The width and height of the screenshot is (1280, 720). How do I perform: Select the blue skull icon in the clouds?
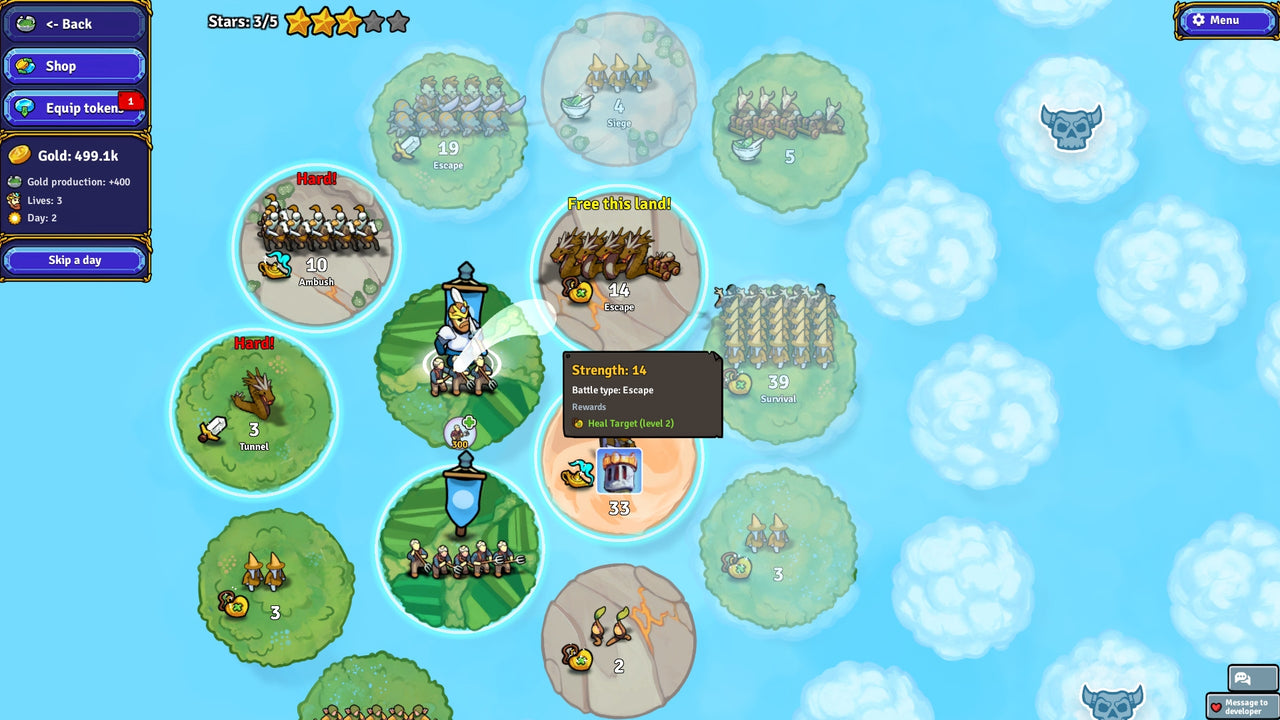[1072, 128]
